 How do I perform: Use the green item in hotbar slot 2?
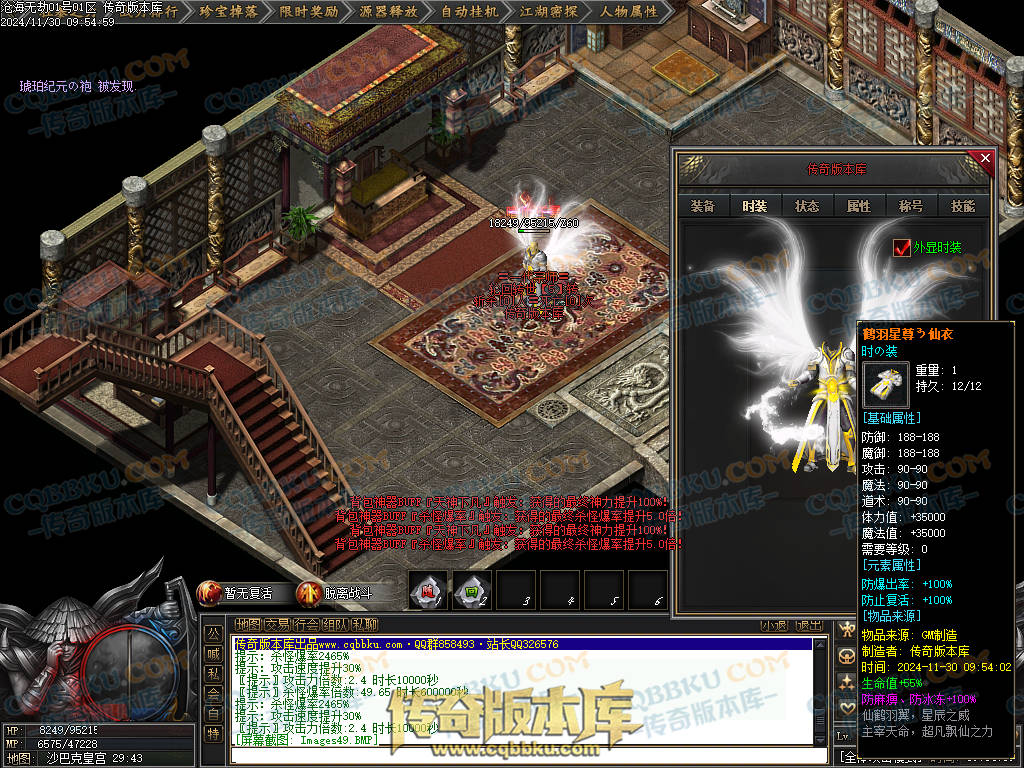tap(471, 591)
